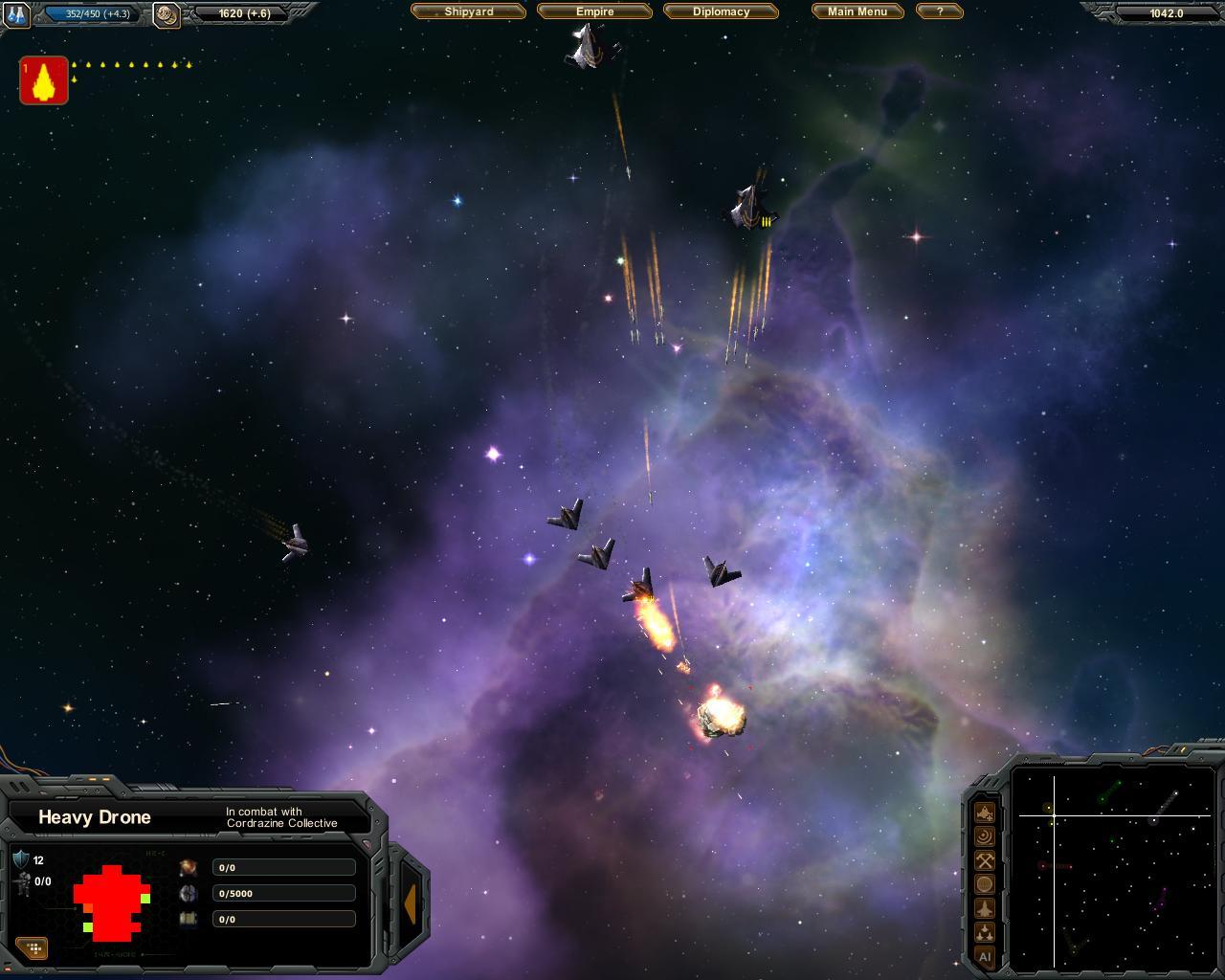
Task: Click the single fighter ship icon beside the minimap
Action: click(x=985, y=908)
